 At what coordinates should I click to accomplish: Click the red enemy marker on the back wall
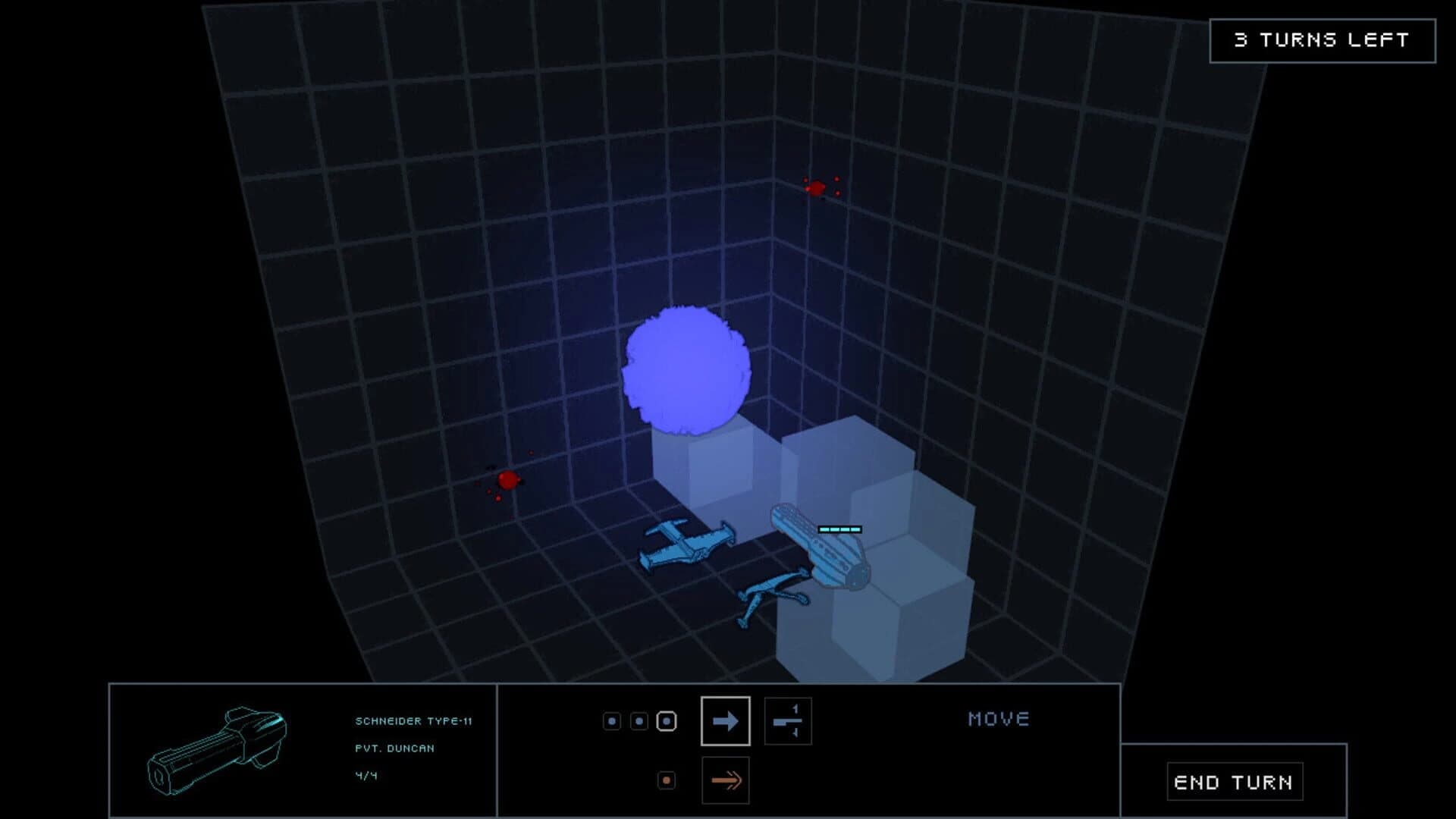pos(815,188)
